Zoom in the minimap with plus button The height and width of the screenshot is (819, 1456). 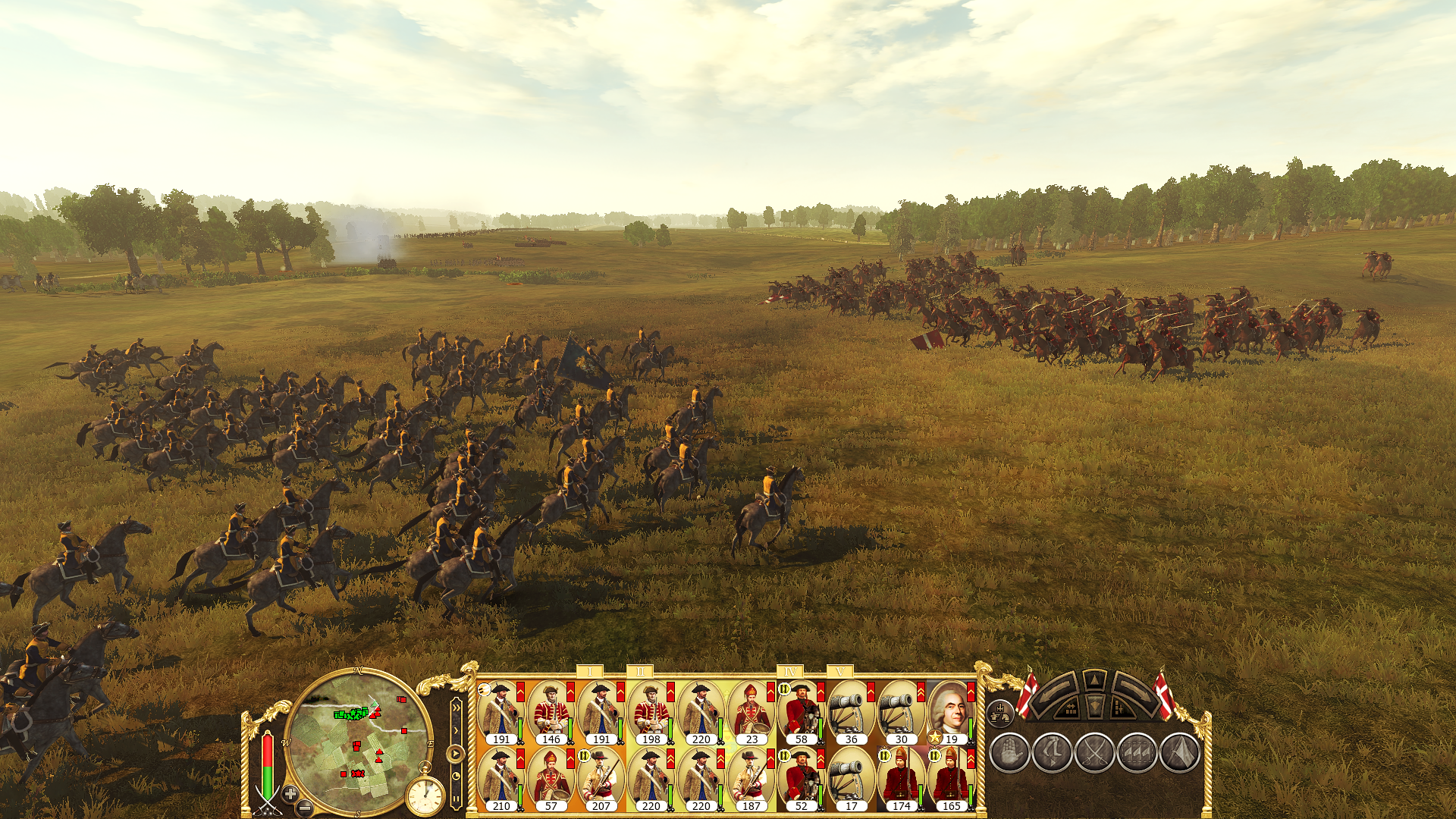coord(290,793)
